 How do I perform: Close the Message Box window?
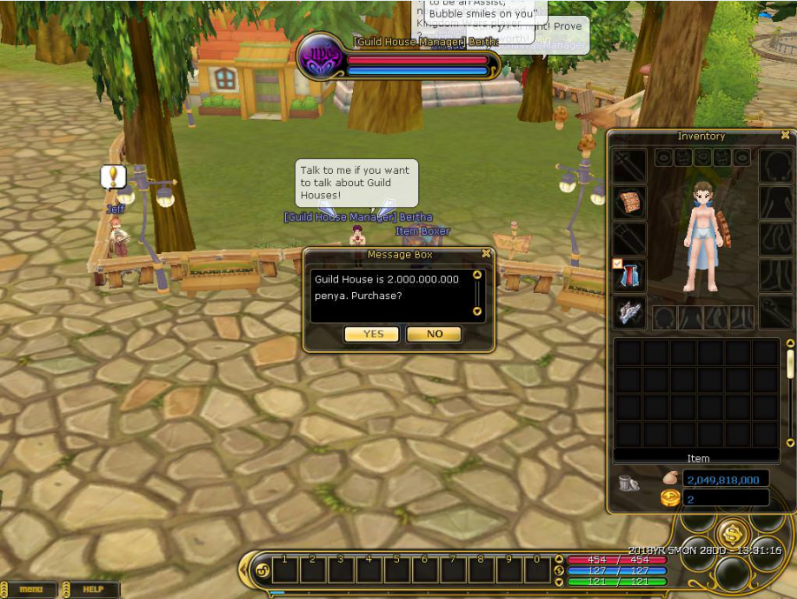(x=486, y=254)
